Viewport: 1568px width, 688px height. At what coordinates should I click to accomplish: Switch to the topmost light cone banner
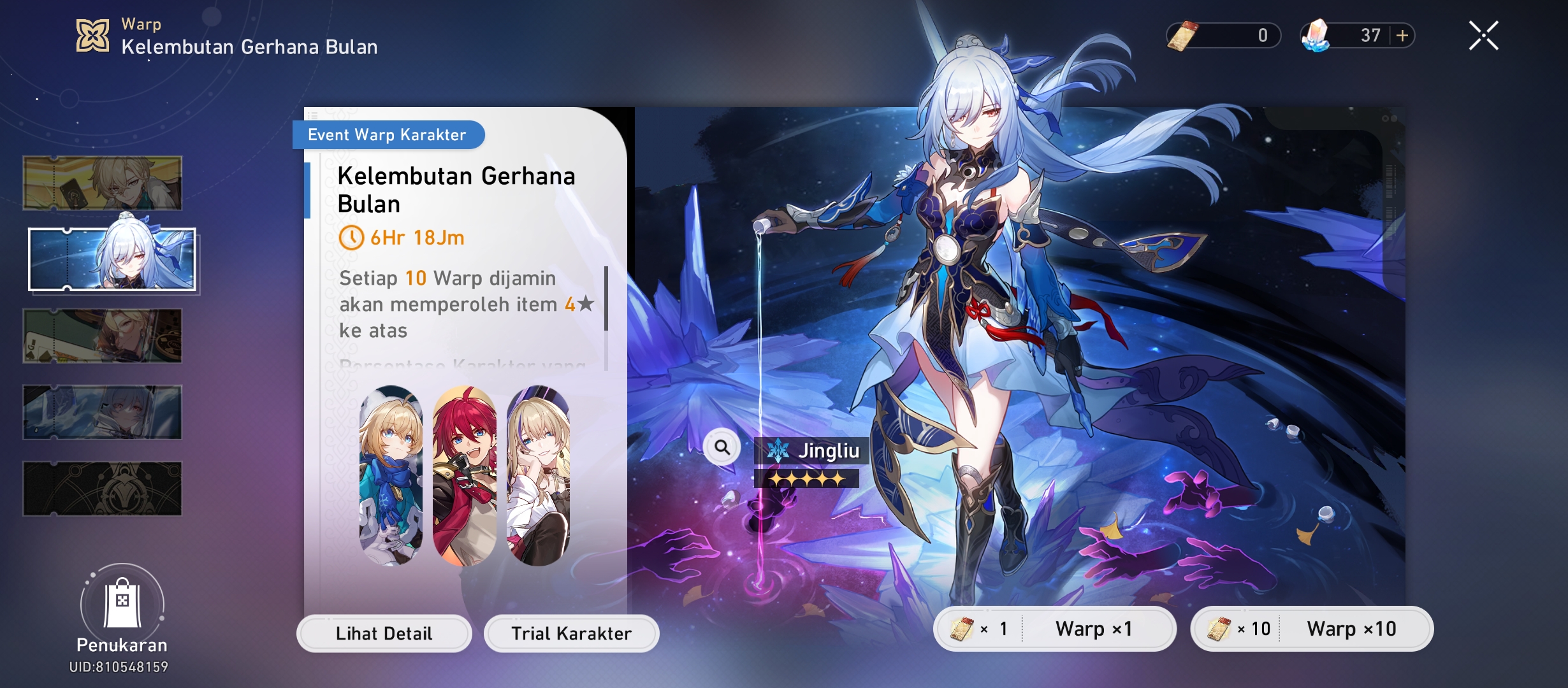click(102, 183)
